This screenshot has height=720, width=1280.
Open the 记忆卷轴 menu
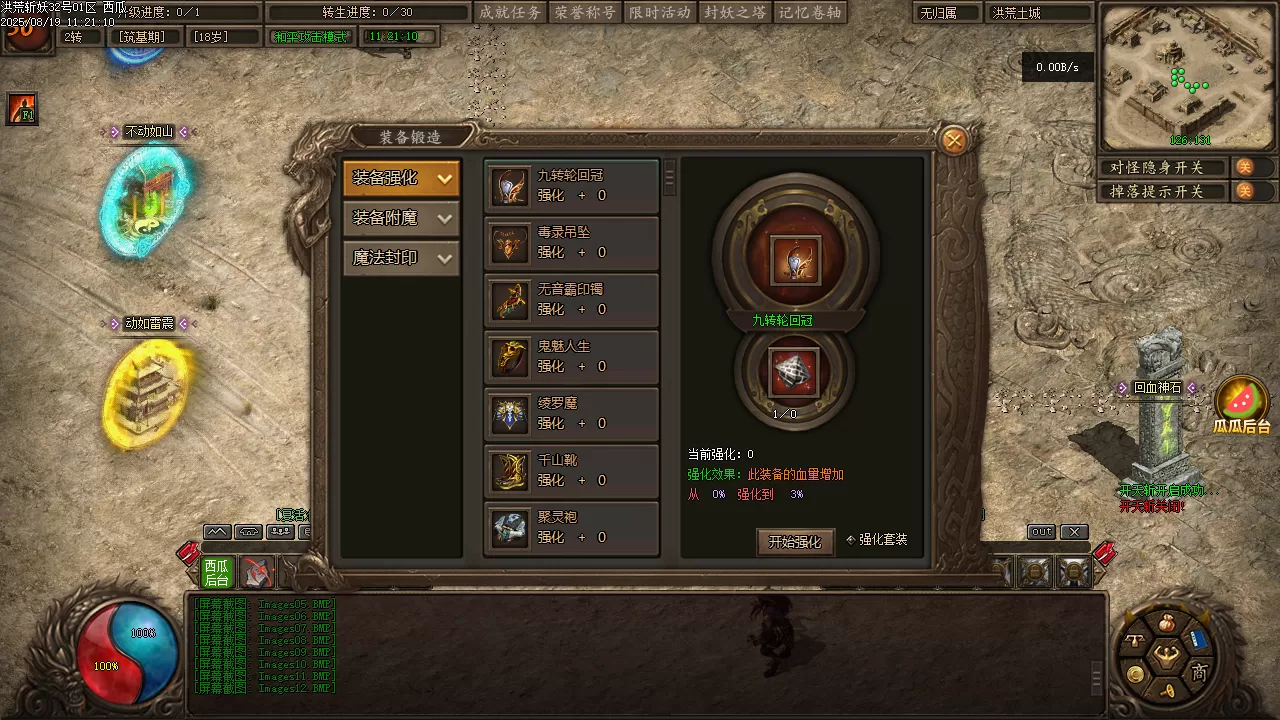(x=810, y=13)
